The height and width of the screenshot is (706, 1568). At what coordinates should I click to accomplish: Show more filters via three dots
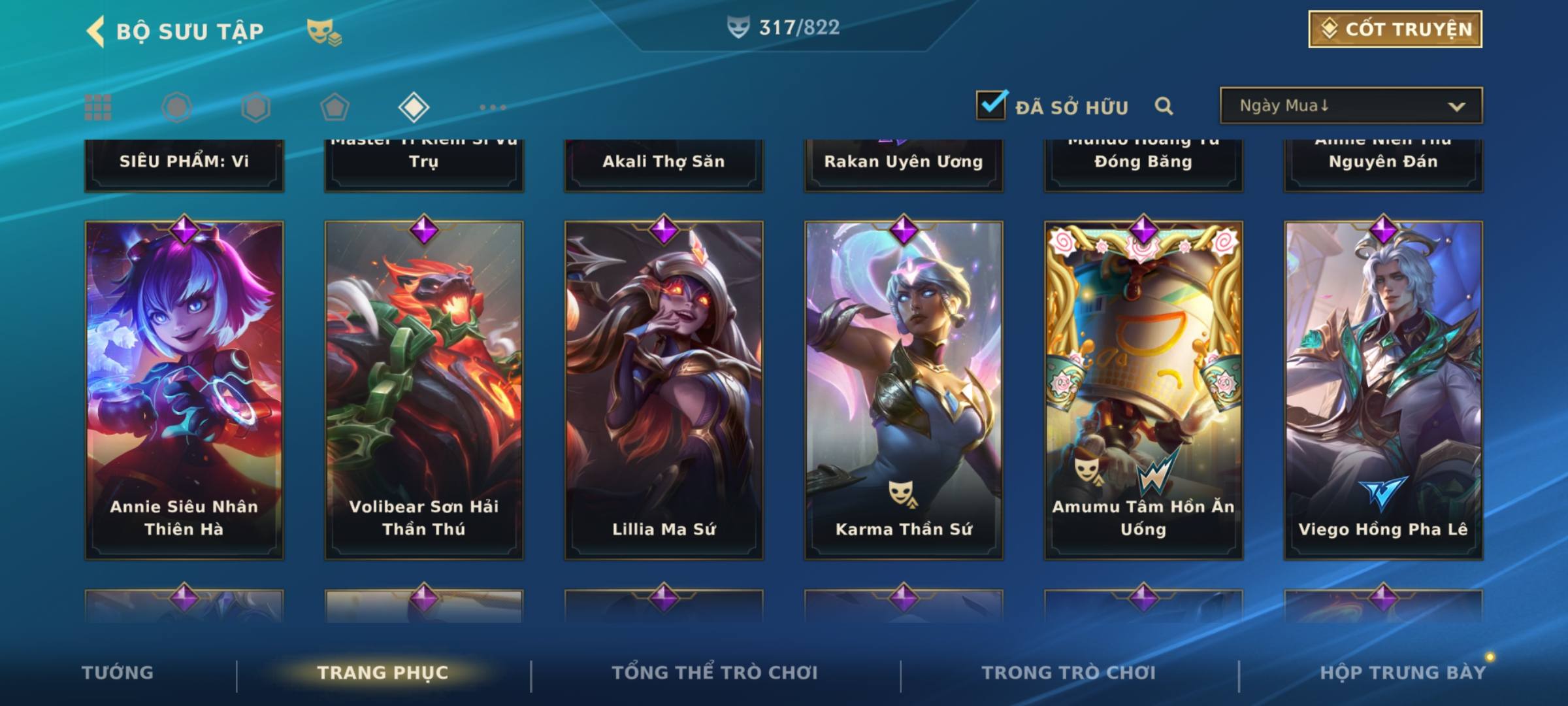point(493,107)
